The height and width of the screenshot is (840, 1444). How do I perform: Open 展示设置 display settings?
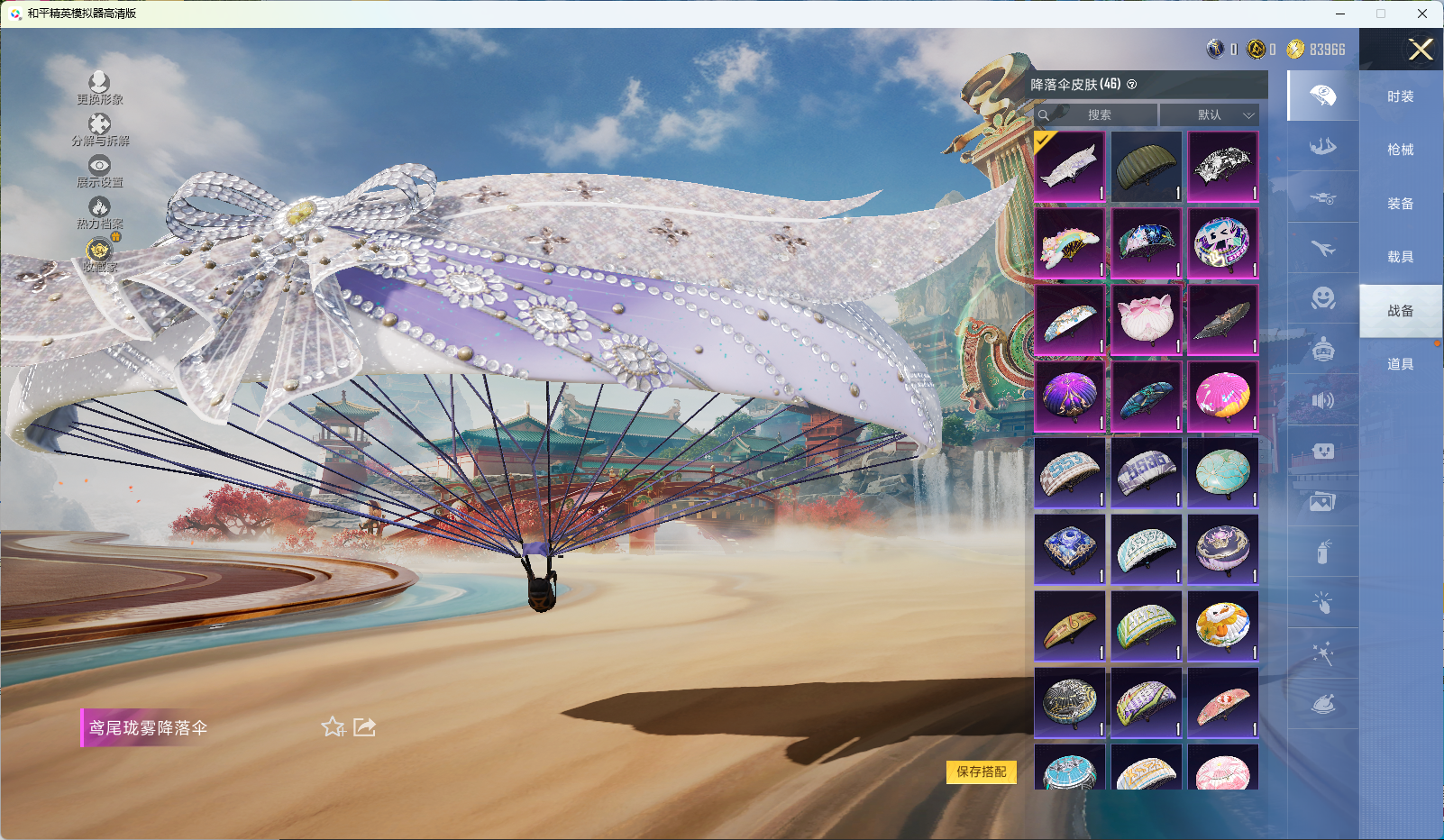point(99,171)
